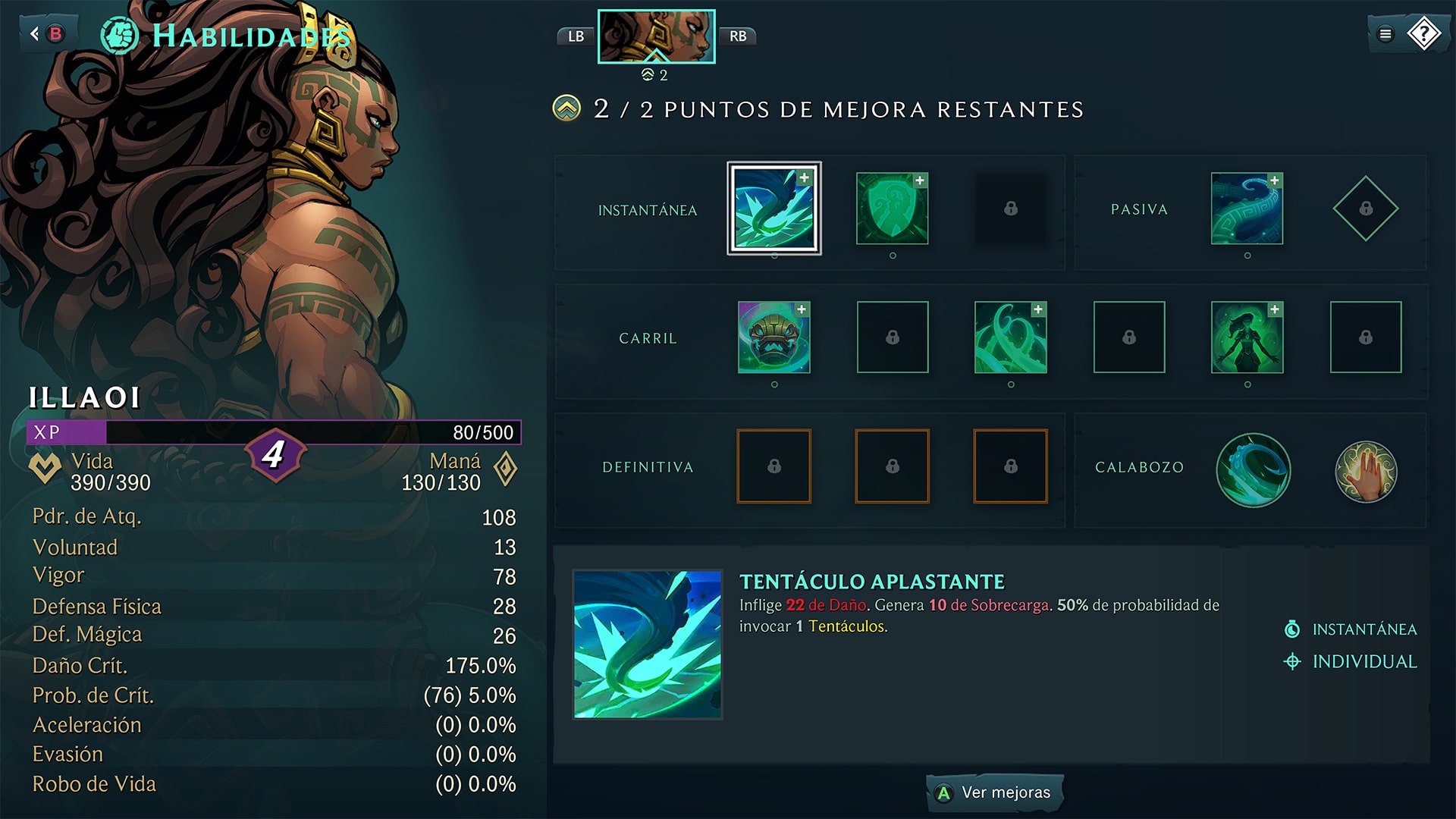
Task: Open the passive tentacle ability icon
Action: point(1247,210)
